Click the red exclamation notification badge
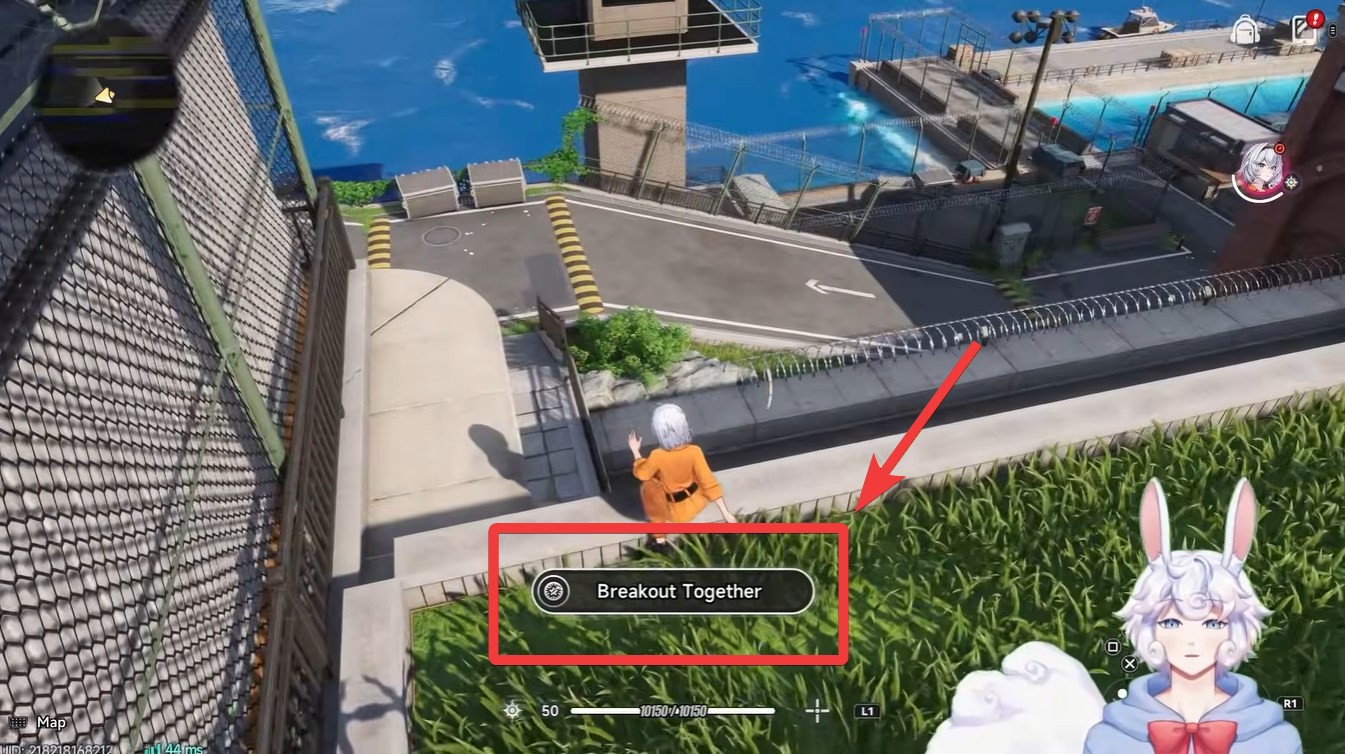1345x754 pixels. pyautogui.click(x=1316, y=17)
